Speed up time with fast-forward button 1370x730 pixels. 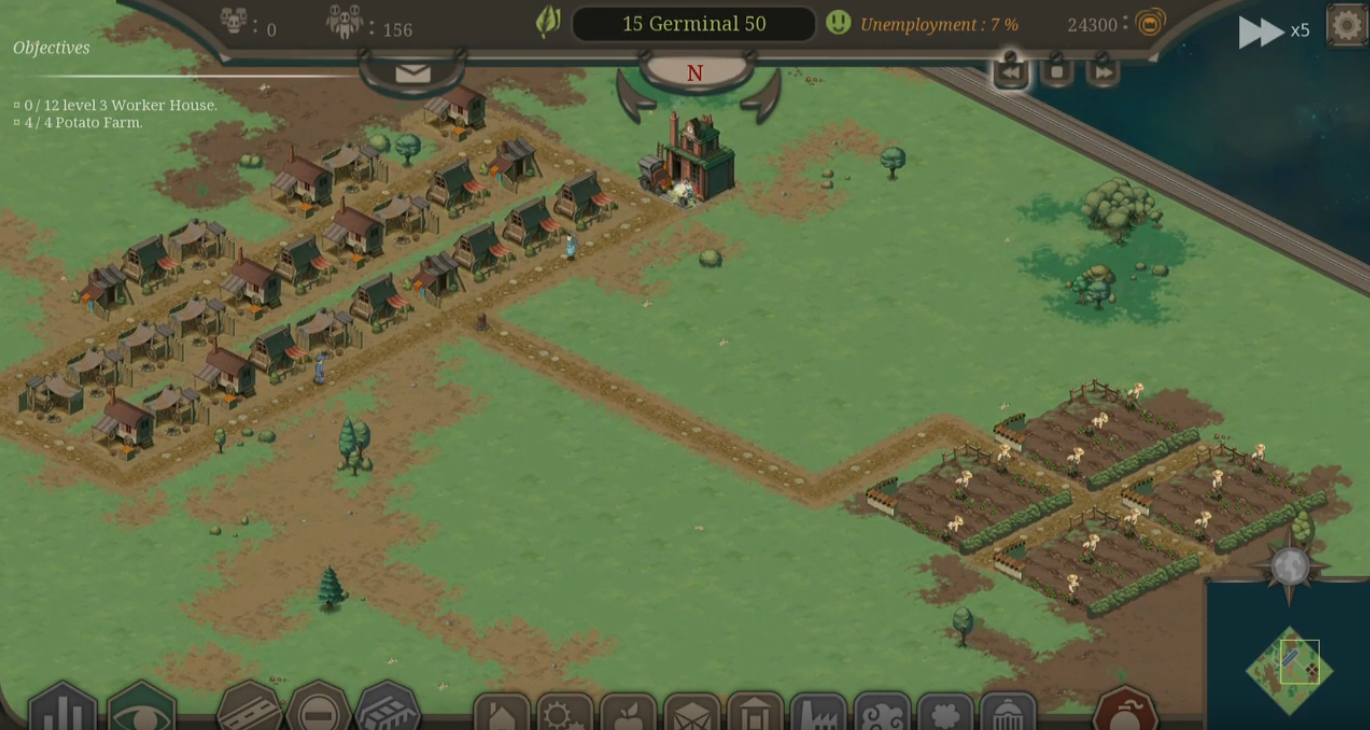point(1103,72)
